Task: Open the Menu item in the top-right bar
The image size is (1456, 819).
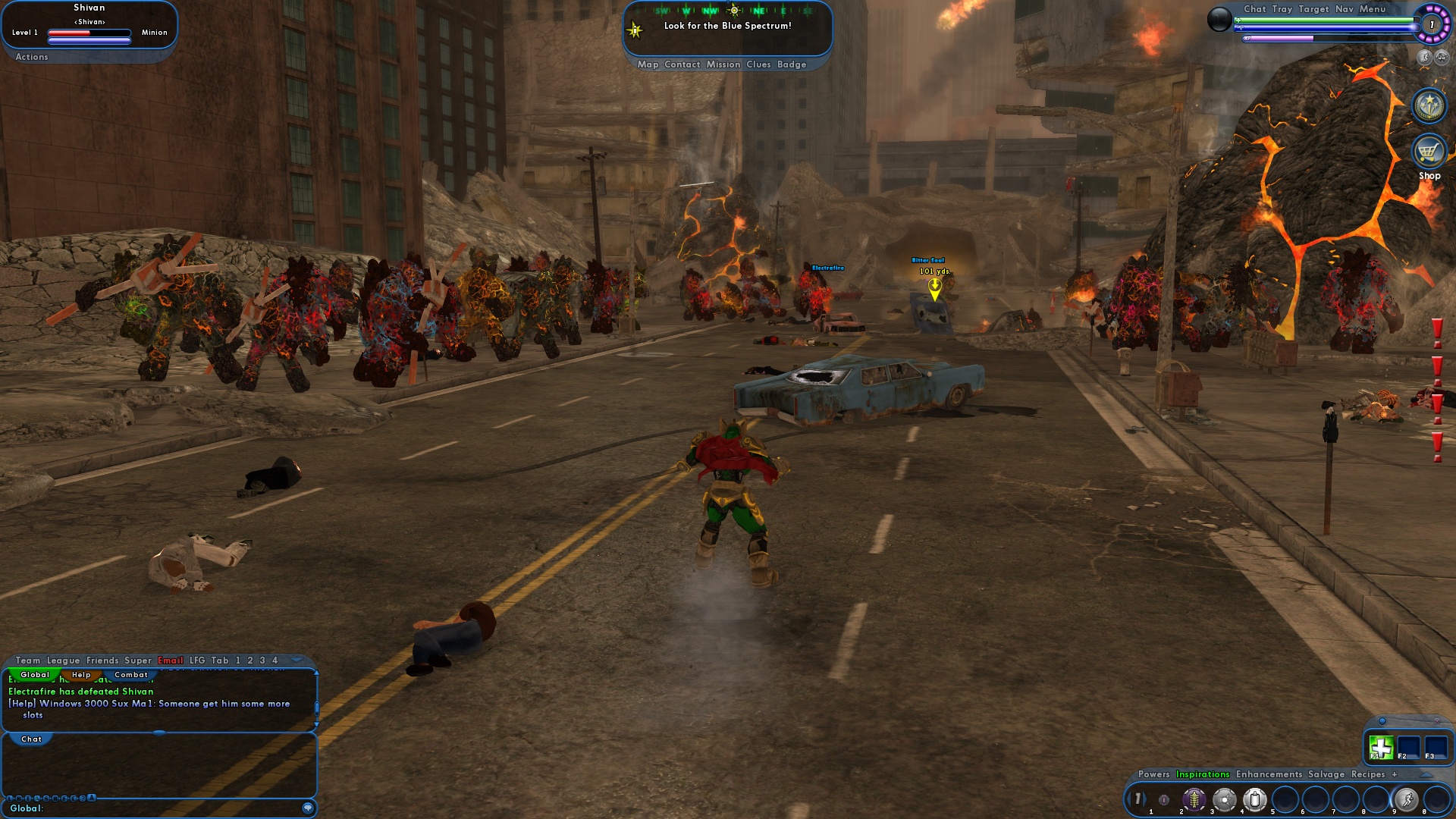Action: click(1372, 9)
